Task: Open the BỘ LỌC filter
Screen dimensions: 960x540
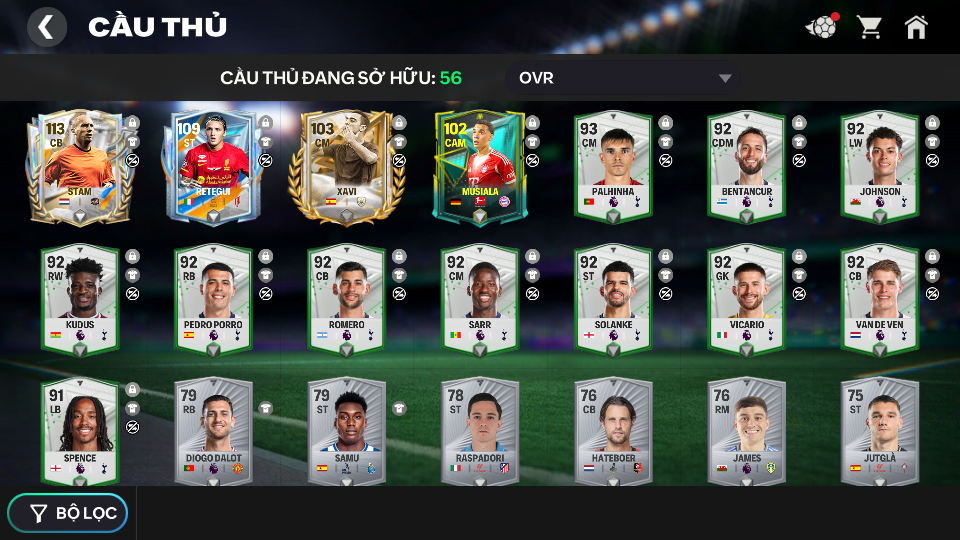Action: pyautogui.click(x=68, y=513)
